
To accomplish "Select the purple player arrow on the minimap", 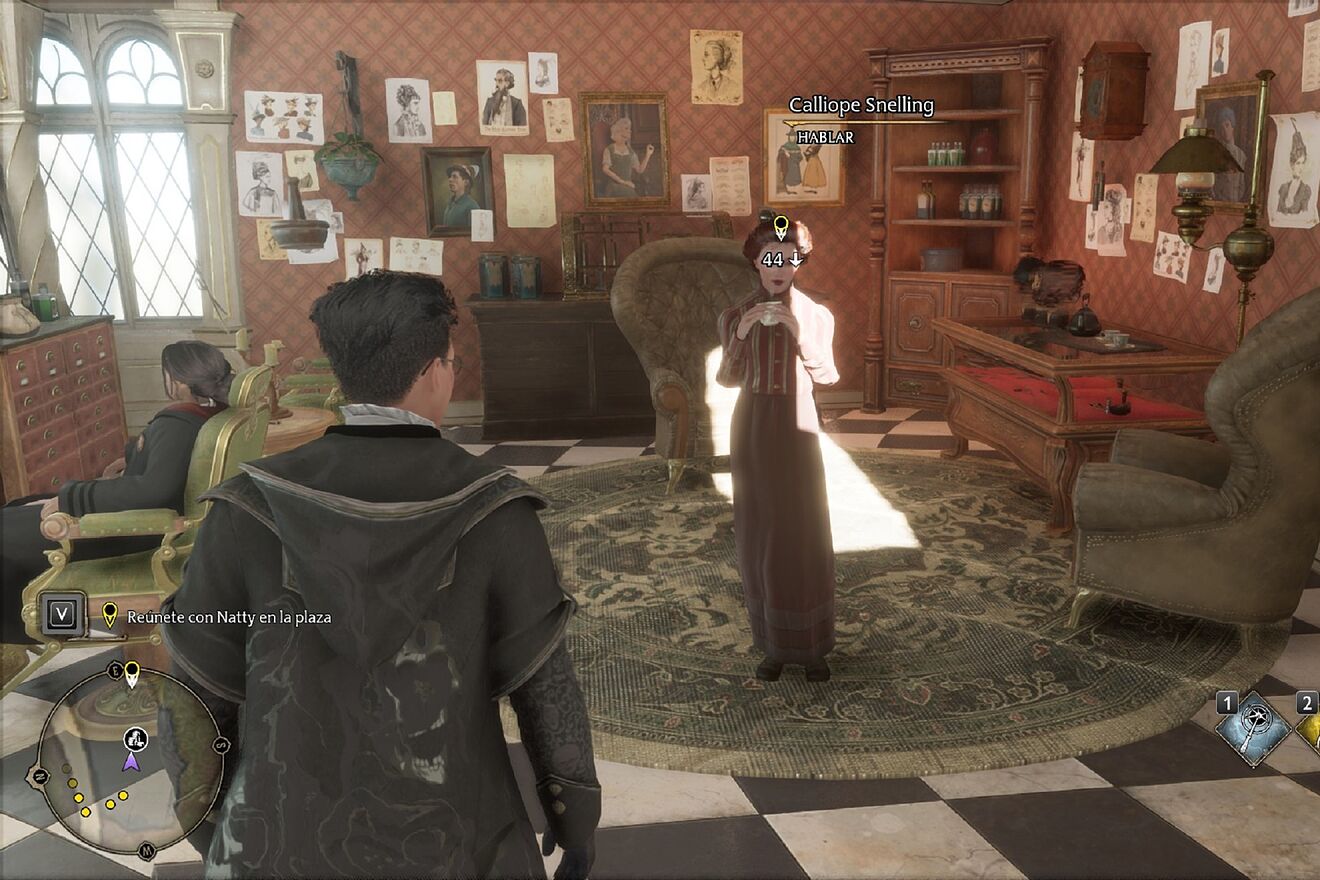I will [130, 762].
